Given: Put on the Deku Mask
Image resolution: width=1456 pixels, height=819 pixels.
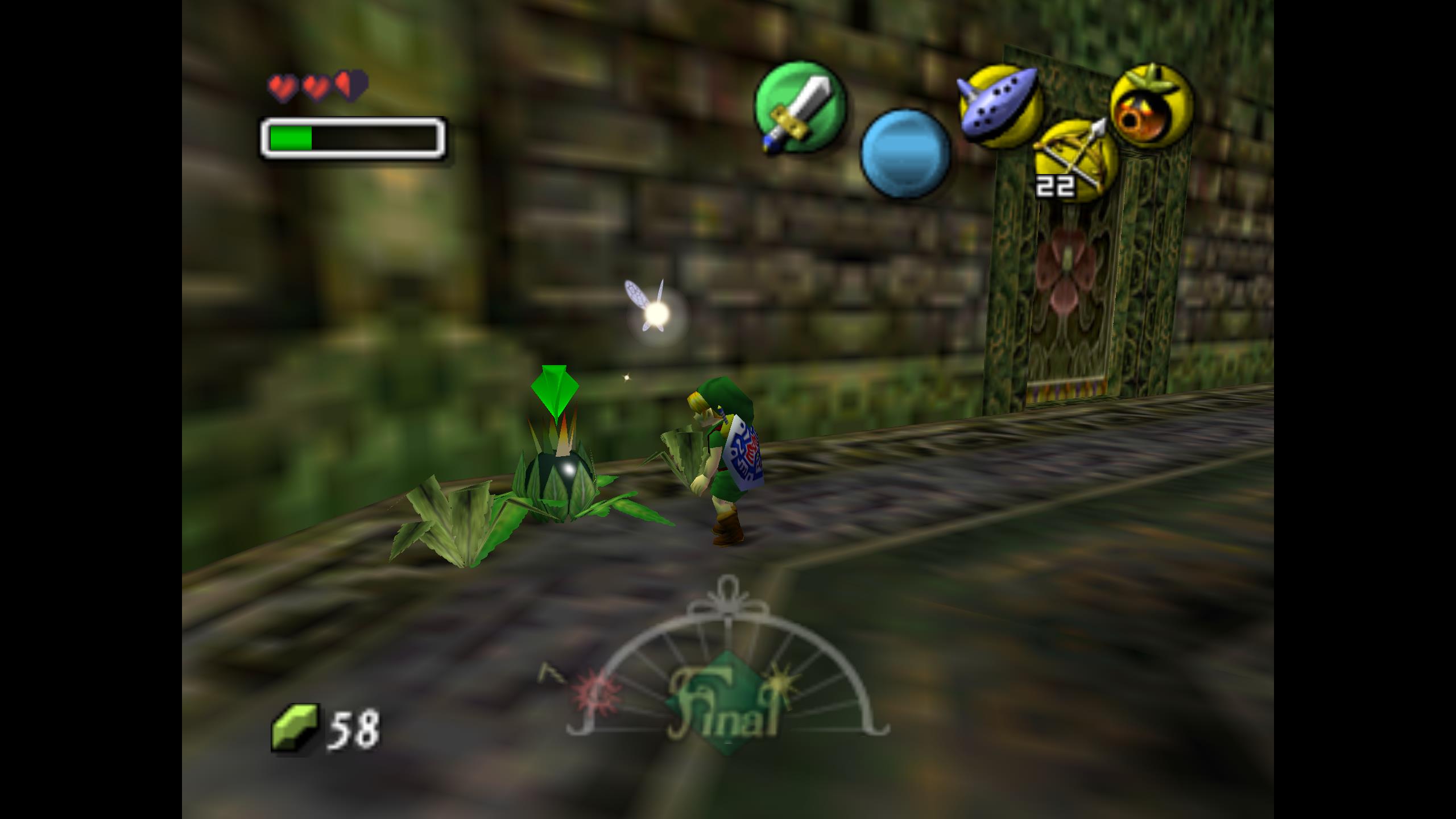Looking at the screenshot, I should (x=1152, y=106).
